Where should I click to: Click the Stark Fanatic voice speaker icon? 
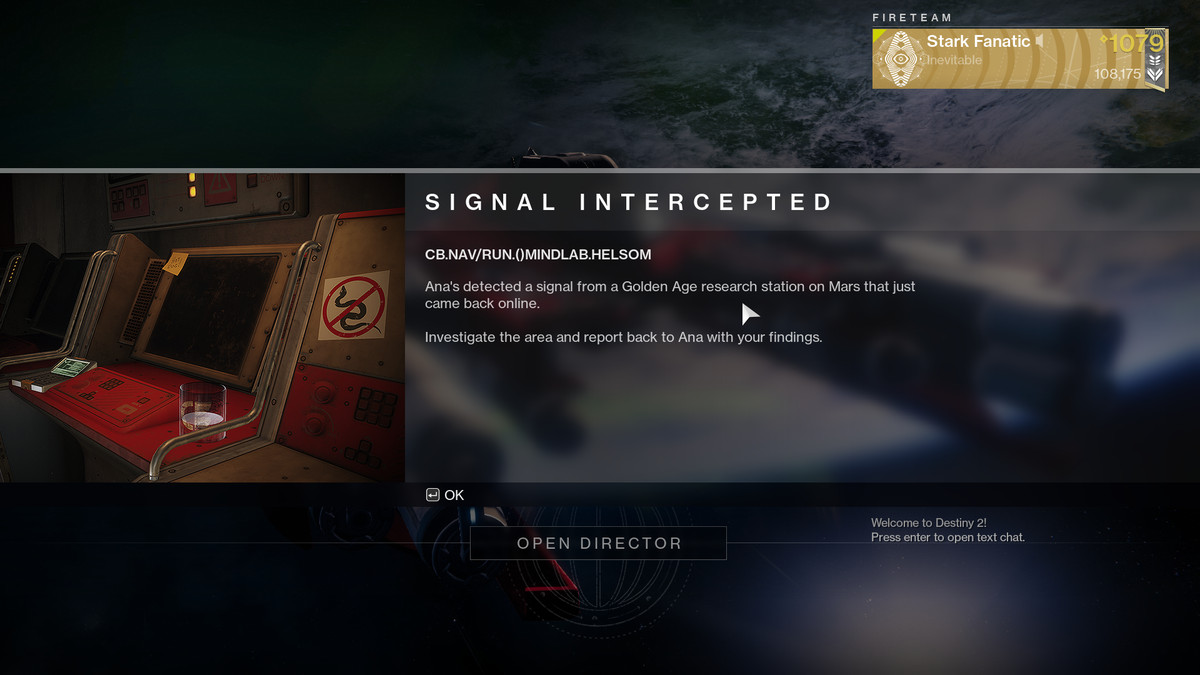1041,41
